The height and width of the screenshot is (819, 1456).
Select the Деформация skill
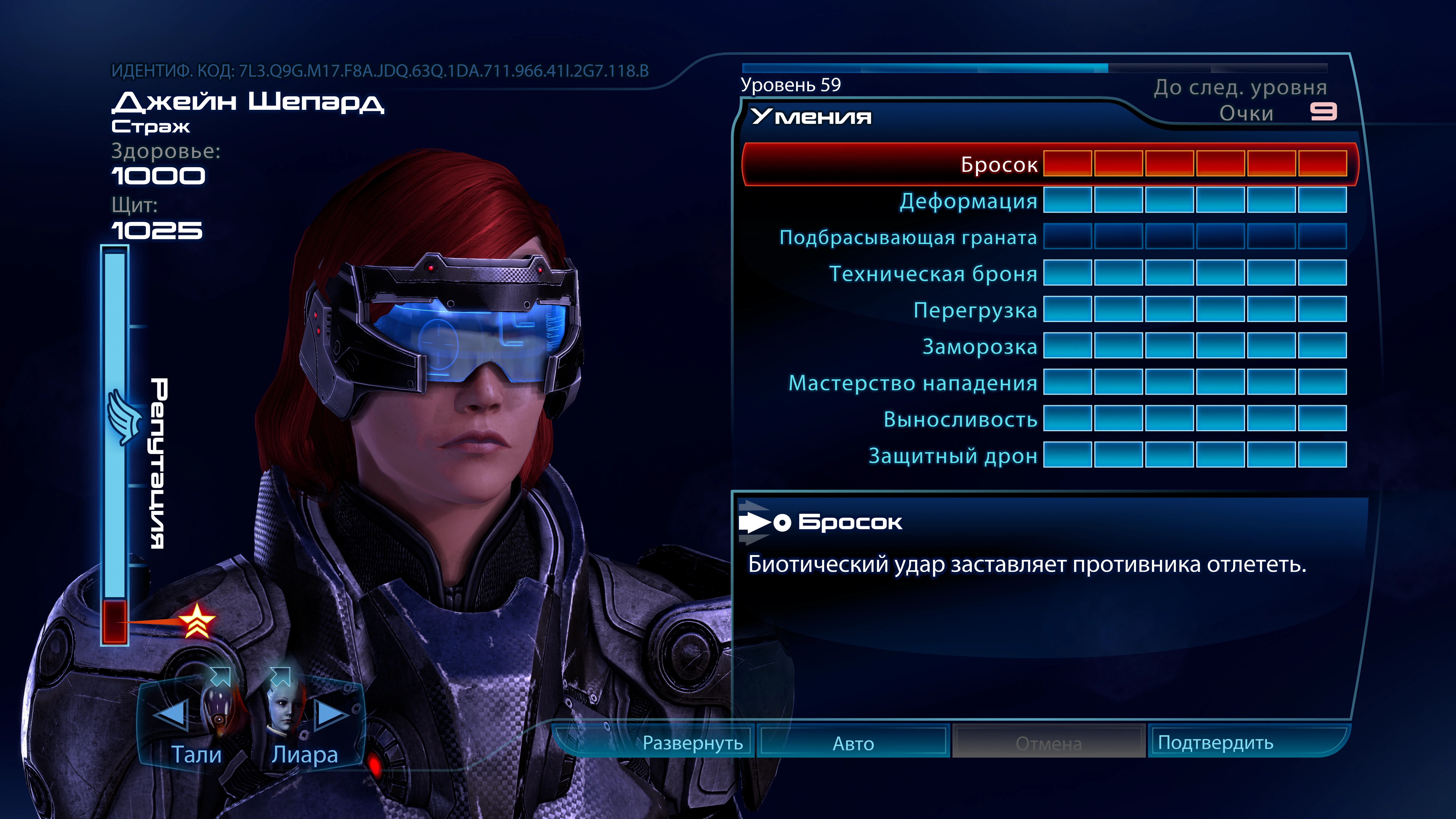(x=968, y=201)
